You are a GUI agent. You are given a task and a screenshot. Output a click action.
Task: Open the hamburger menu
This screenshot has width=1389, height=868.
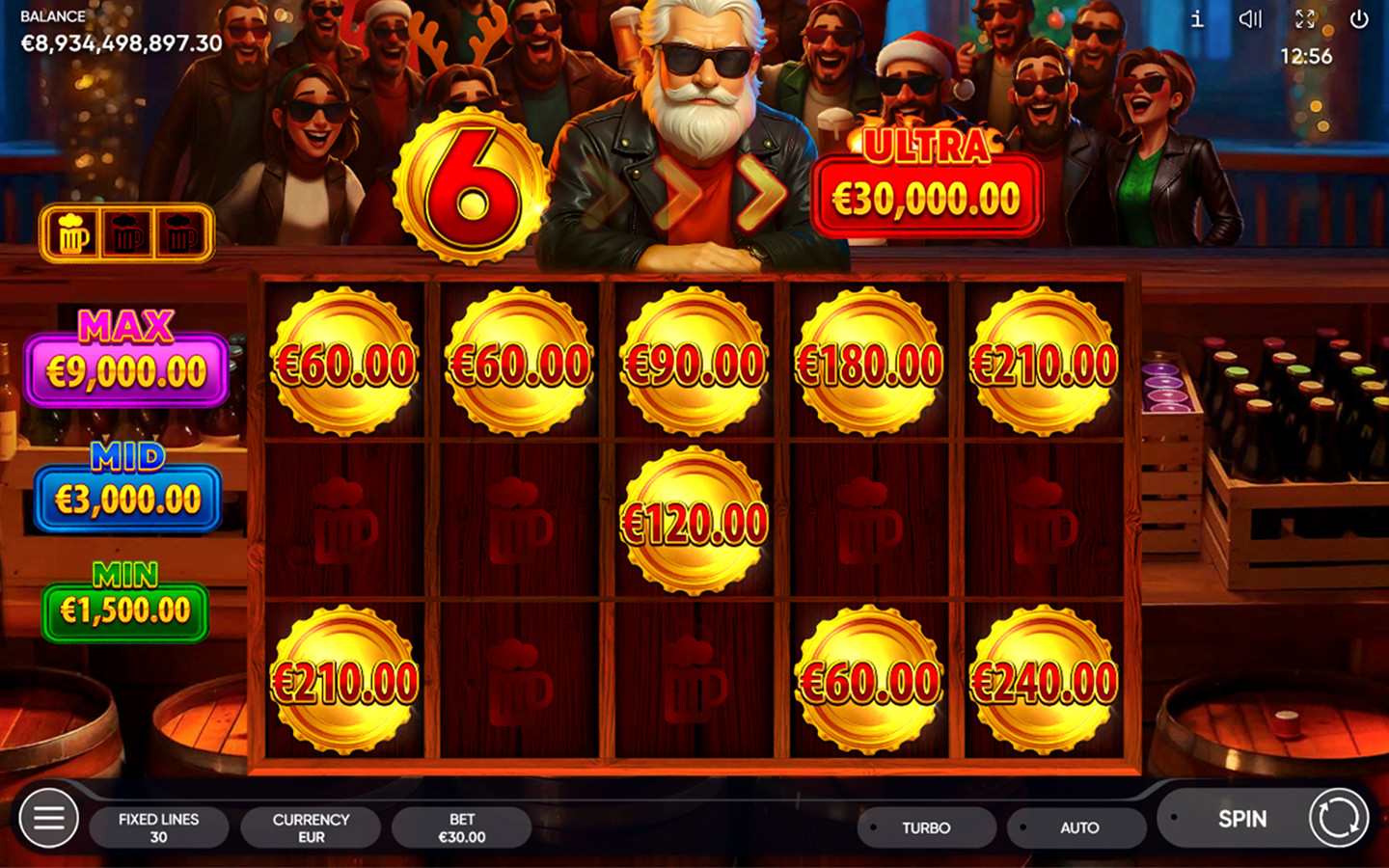(47, 819)
